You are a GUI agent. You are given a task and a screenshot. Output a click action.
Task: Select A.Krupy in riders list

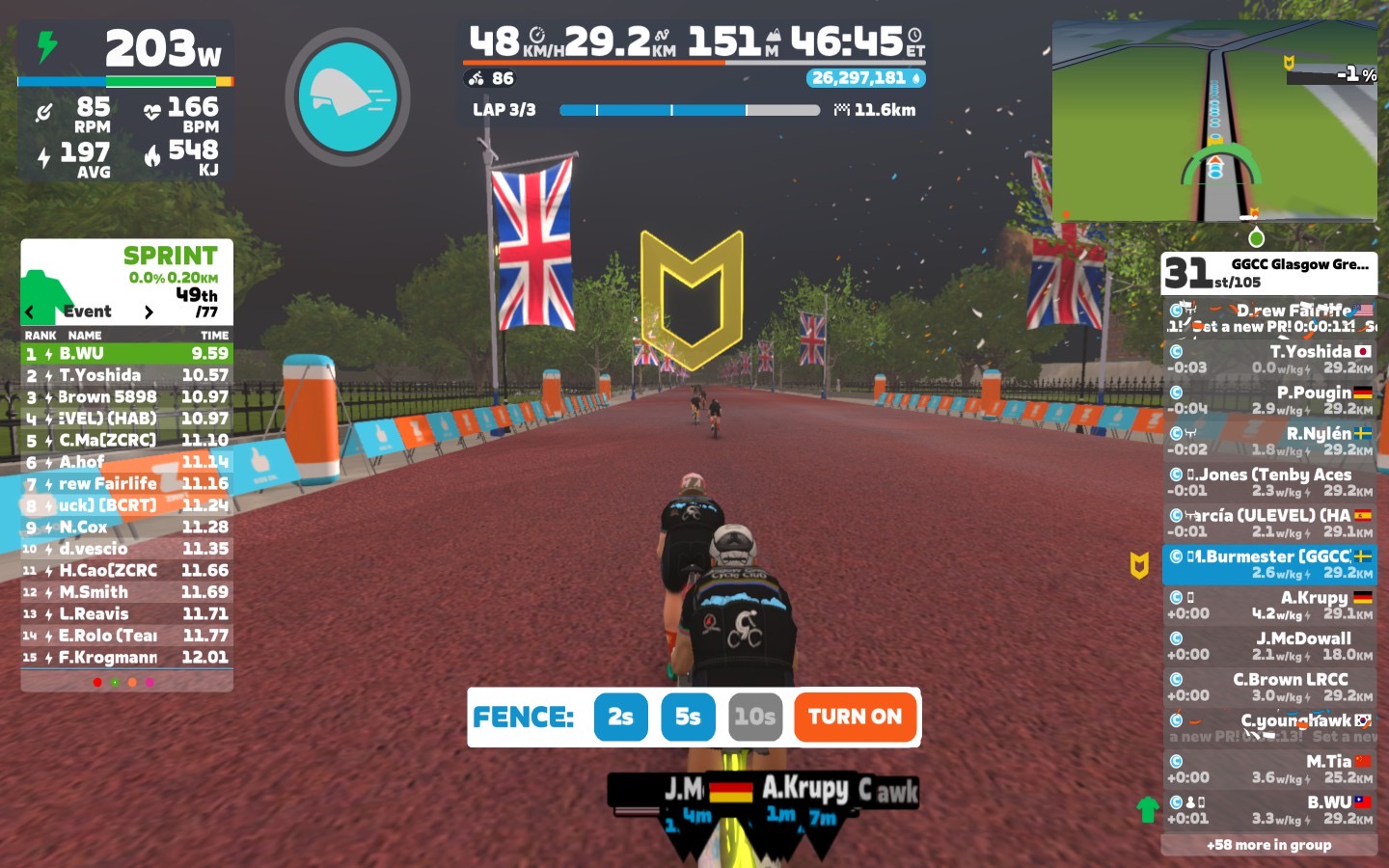(x=1268, y=605)
